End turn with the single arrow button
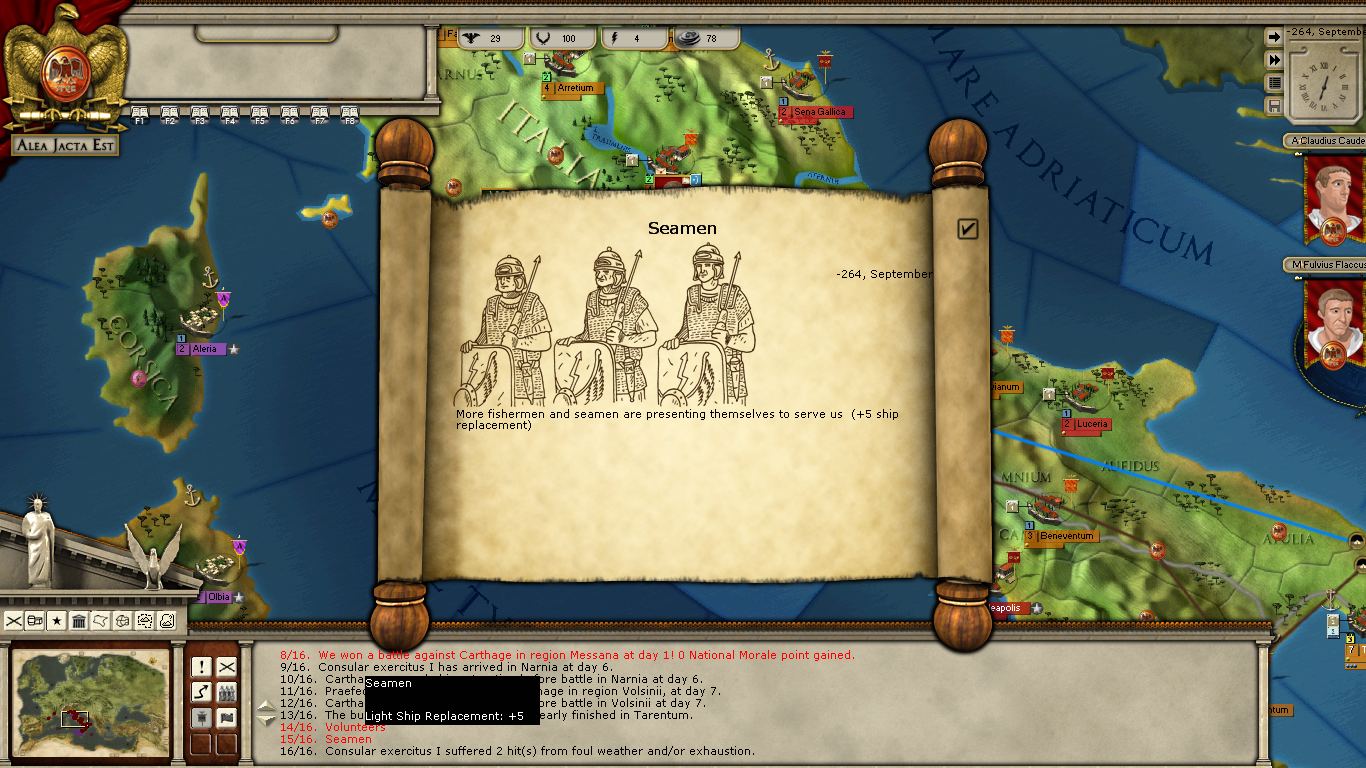This screenshot has height=768, width=1366. (1274, 37)
